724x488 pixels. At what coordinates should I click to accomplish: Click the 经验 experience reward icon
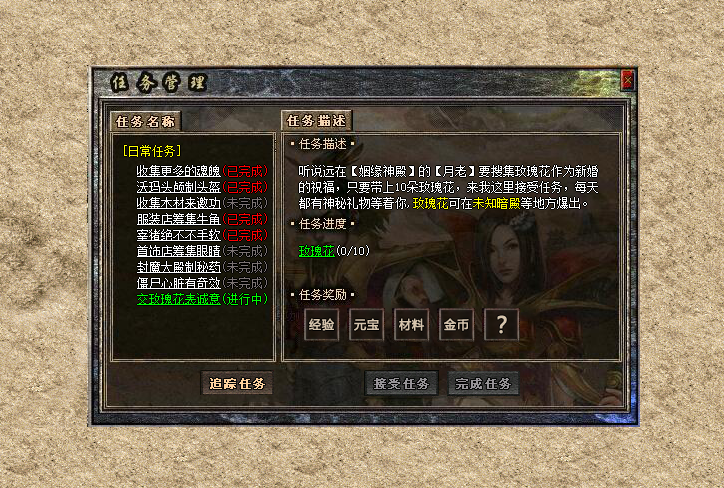[322, 325]
